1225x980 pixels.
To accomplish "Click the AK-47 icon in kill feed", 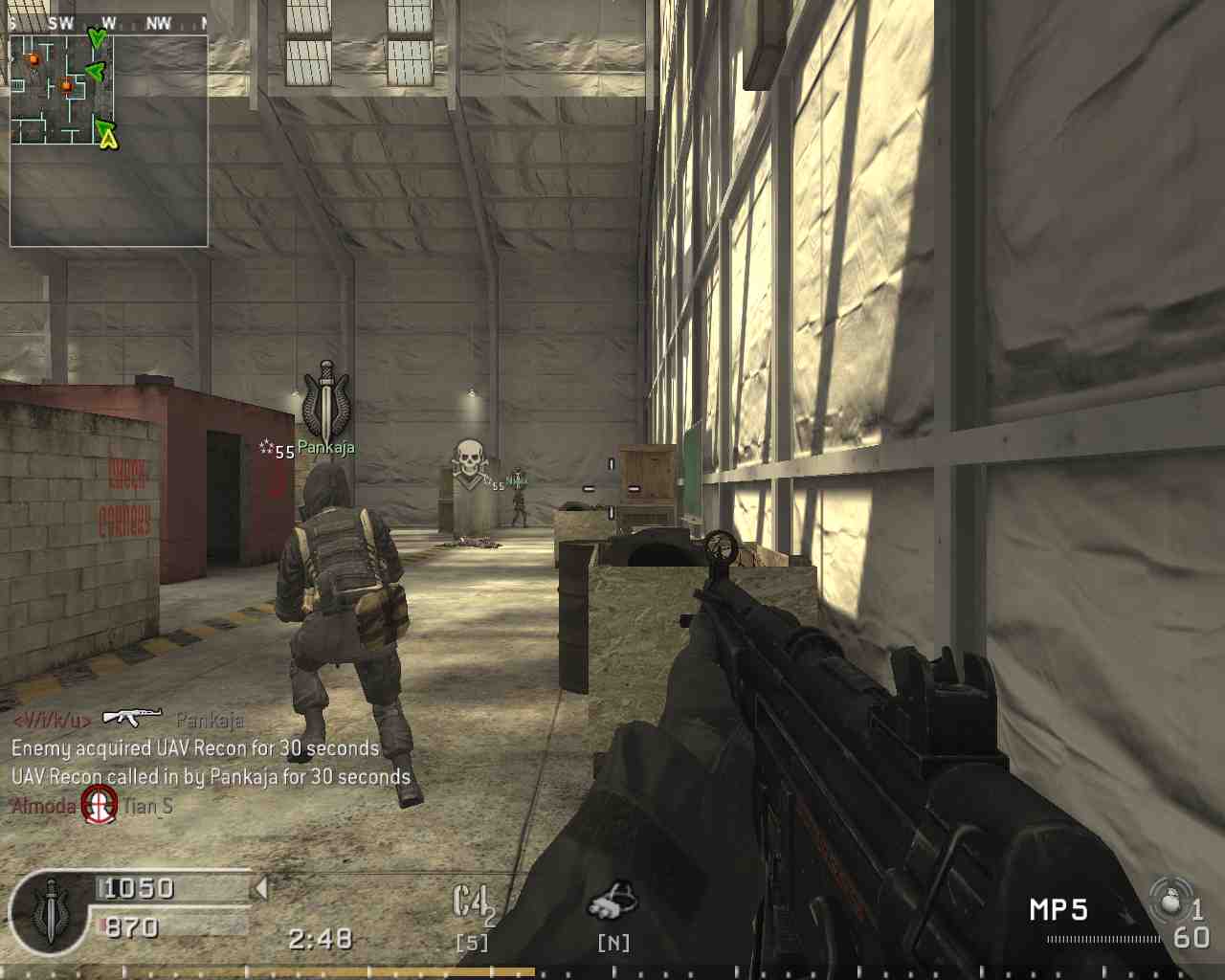I will pos(132,717).
